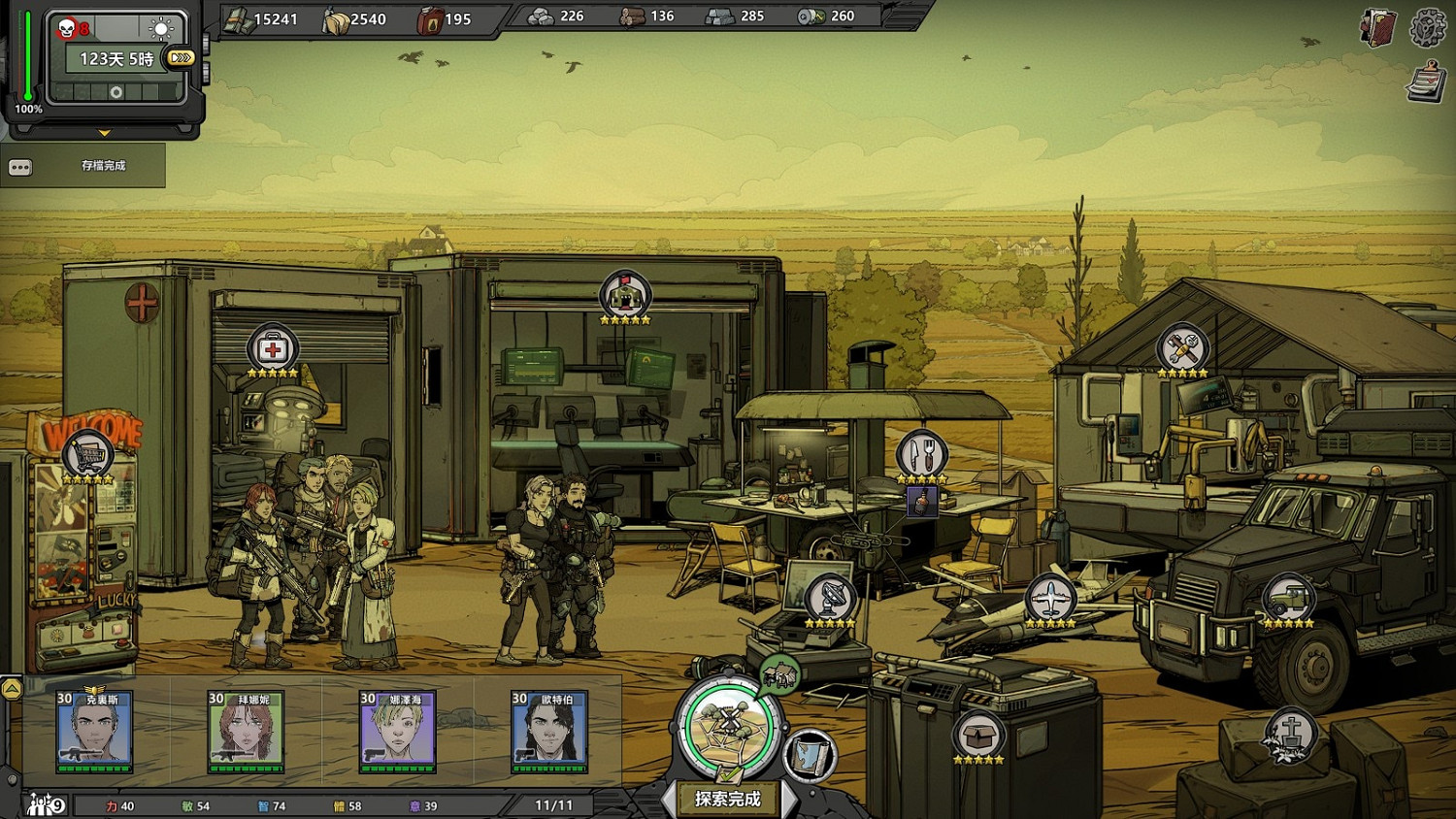
Task: Expand the panel with the yellow down arrow
Action: point(104,133)
